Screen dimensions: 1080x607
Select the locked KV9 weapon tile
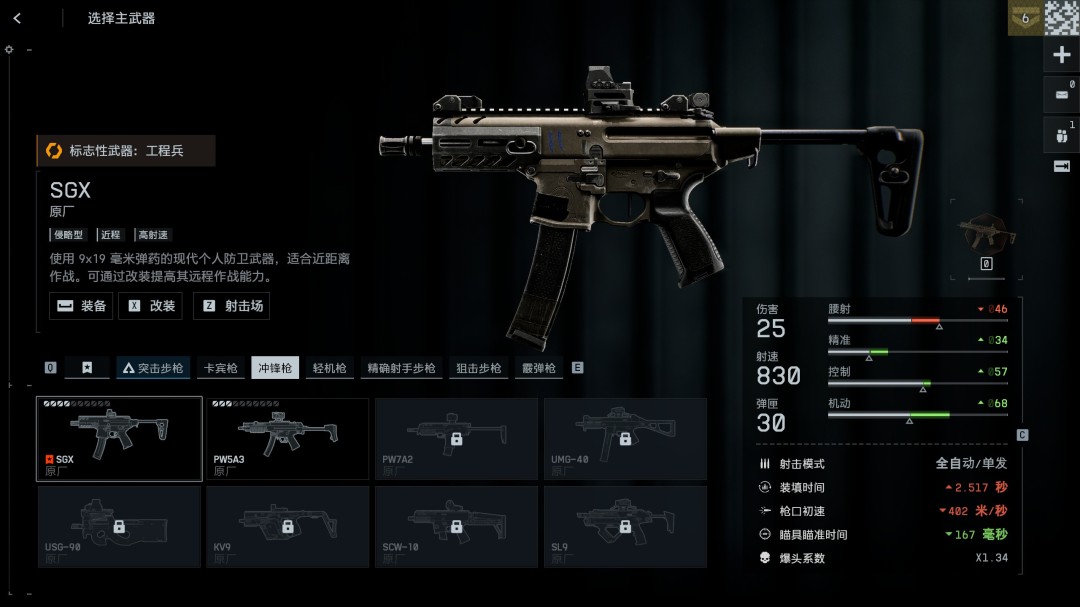287,526
